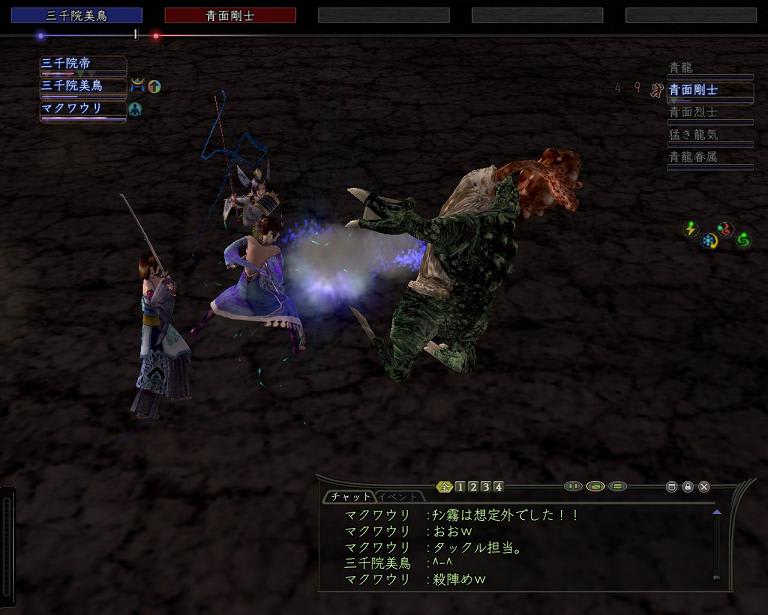Activate the blue snowflake icon

coord(709,241)
